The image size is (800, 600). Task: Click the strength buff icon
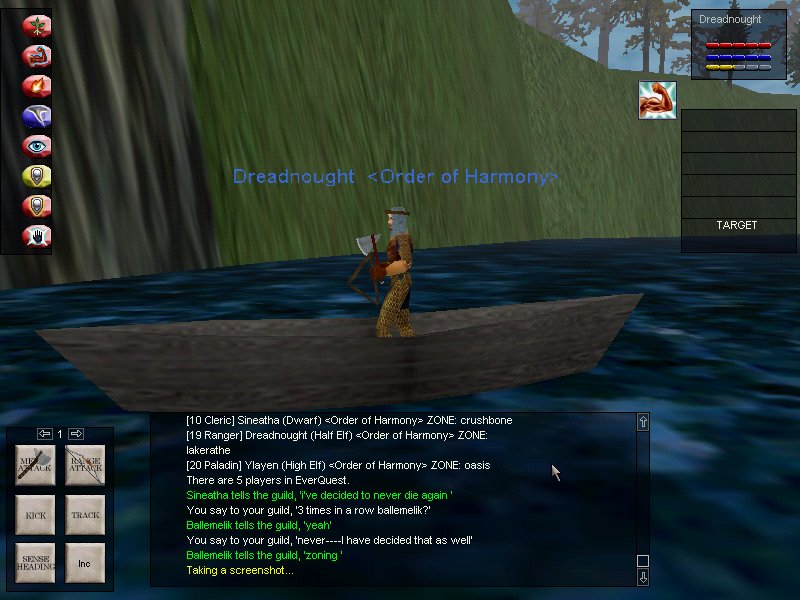point(657,100)
